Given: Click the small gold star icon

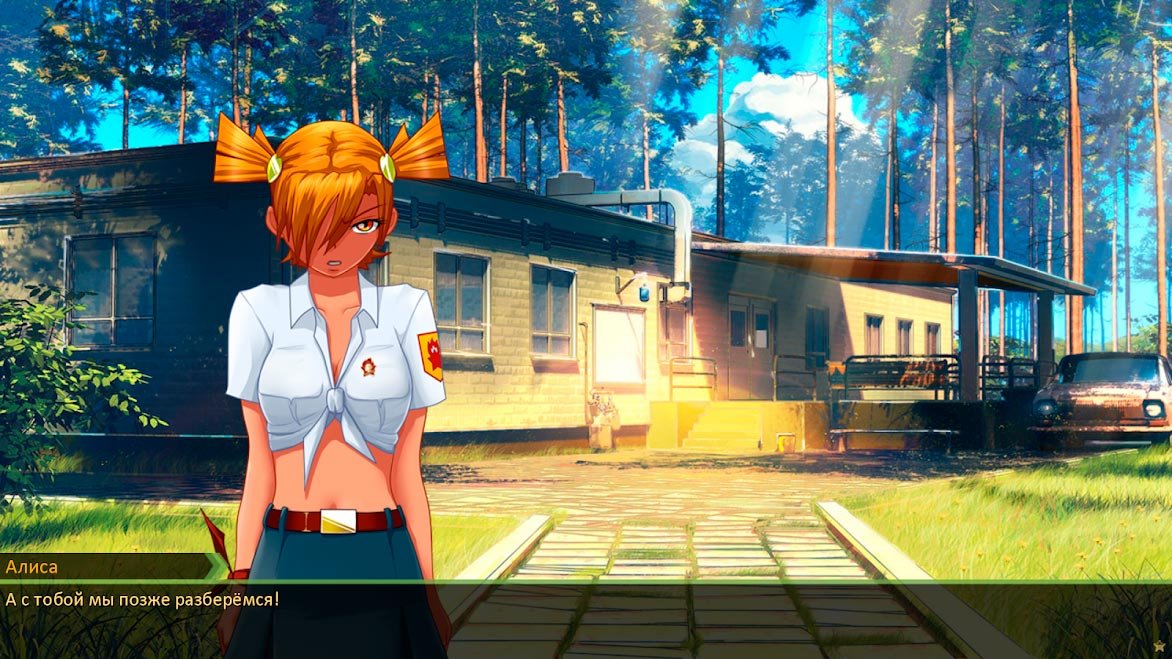Looking at the screenshot, I should click(1159, 646).
